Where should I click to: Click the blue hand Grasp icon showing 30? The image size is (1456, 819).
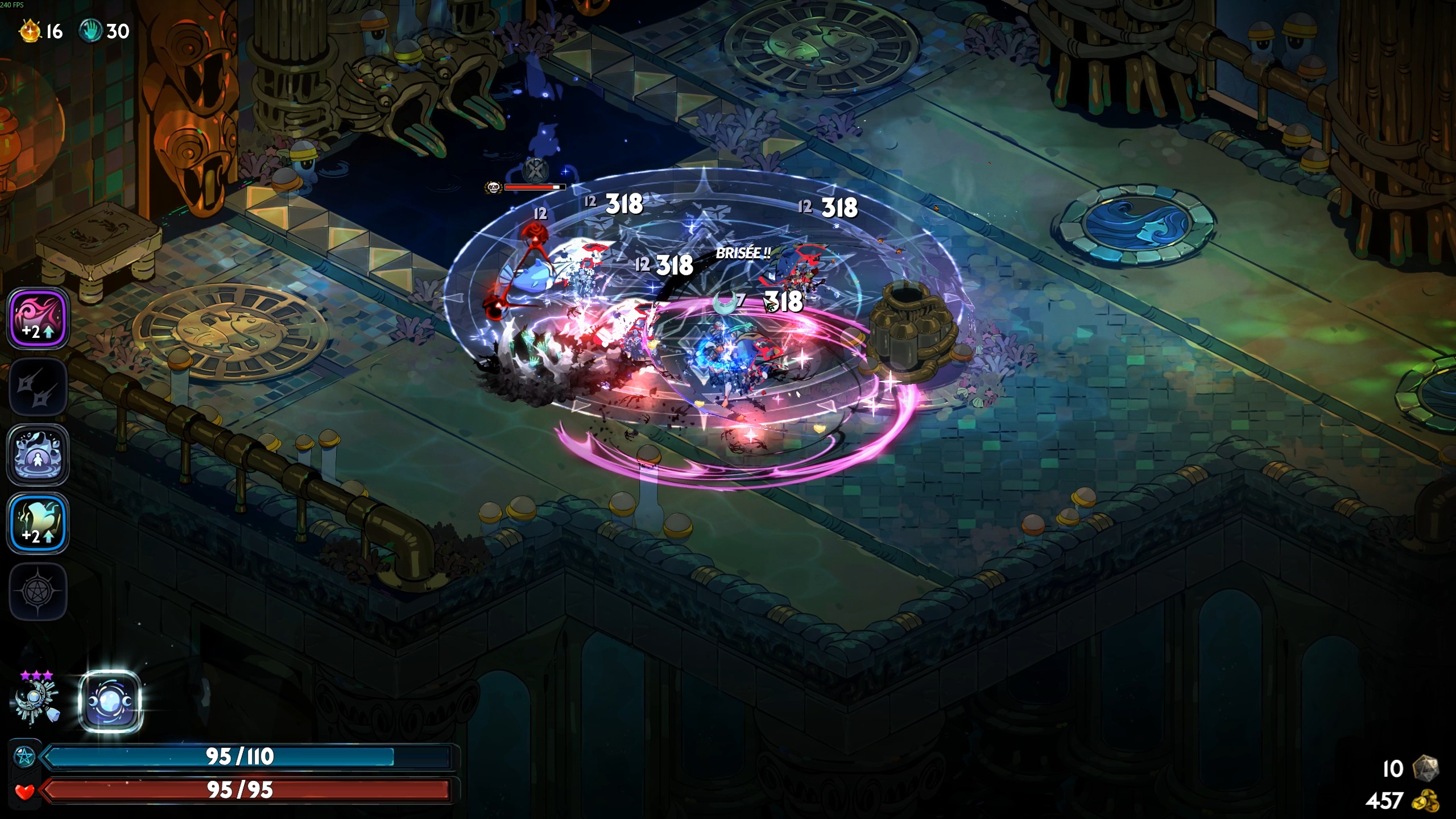click(x=93, y=31)
